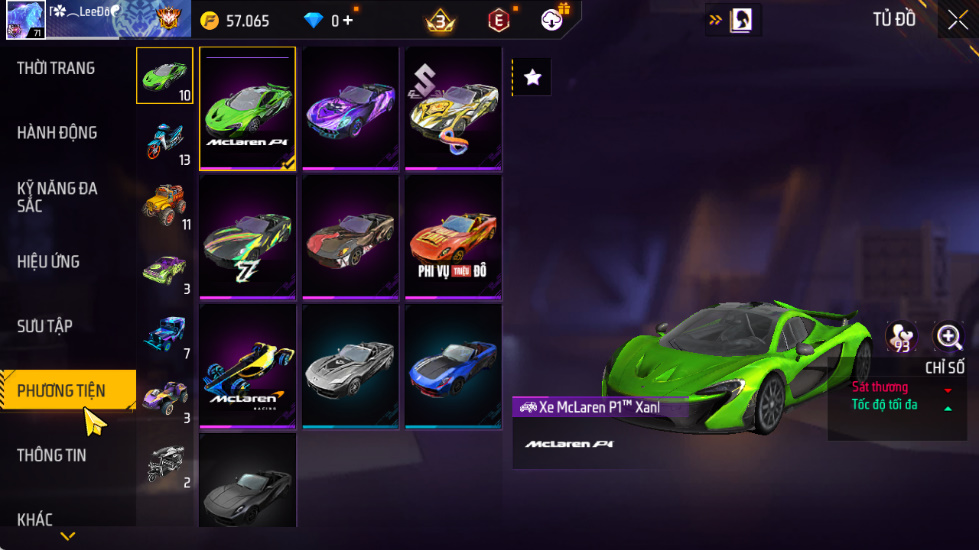Open the Sưu Tập collection menu
Screen dimensions: 979x550
pos(45,326)
